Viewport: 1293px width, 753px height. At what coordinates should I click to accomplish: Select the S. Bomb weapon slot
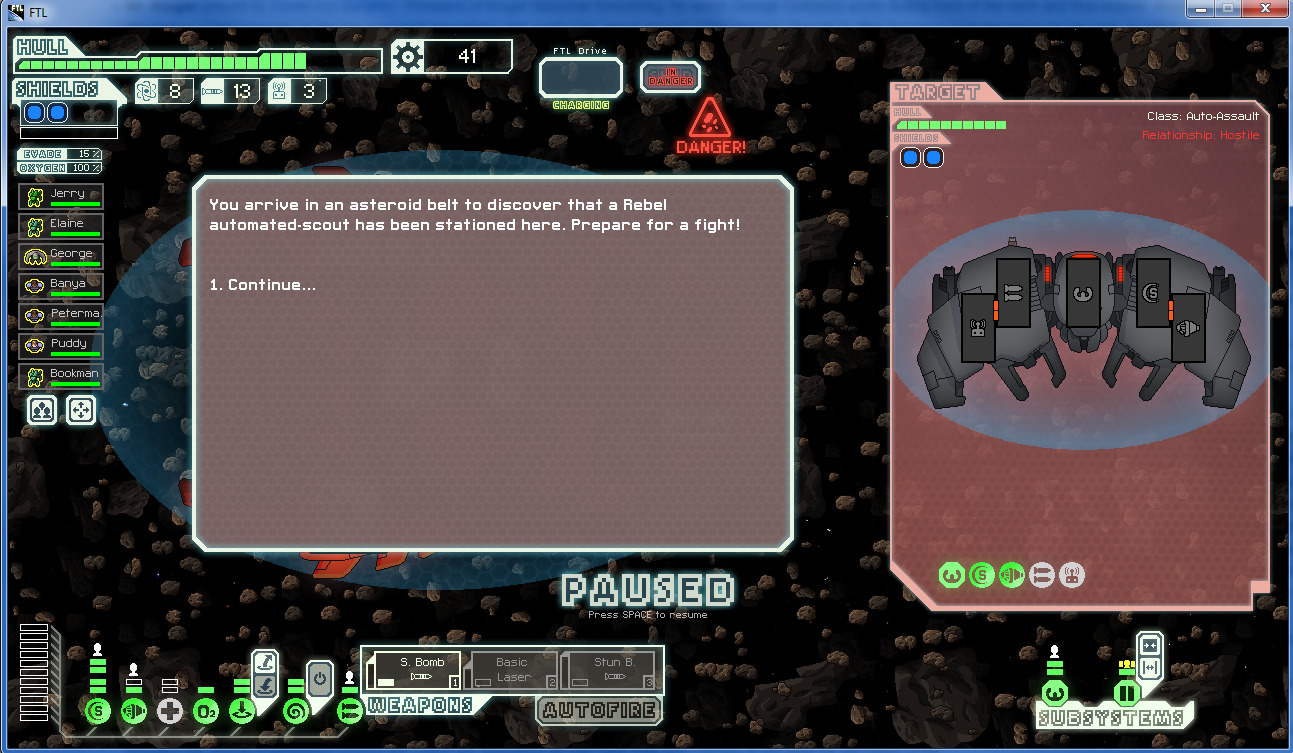(412, 670)
